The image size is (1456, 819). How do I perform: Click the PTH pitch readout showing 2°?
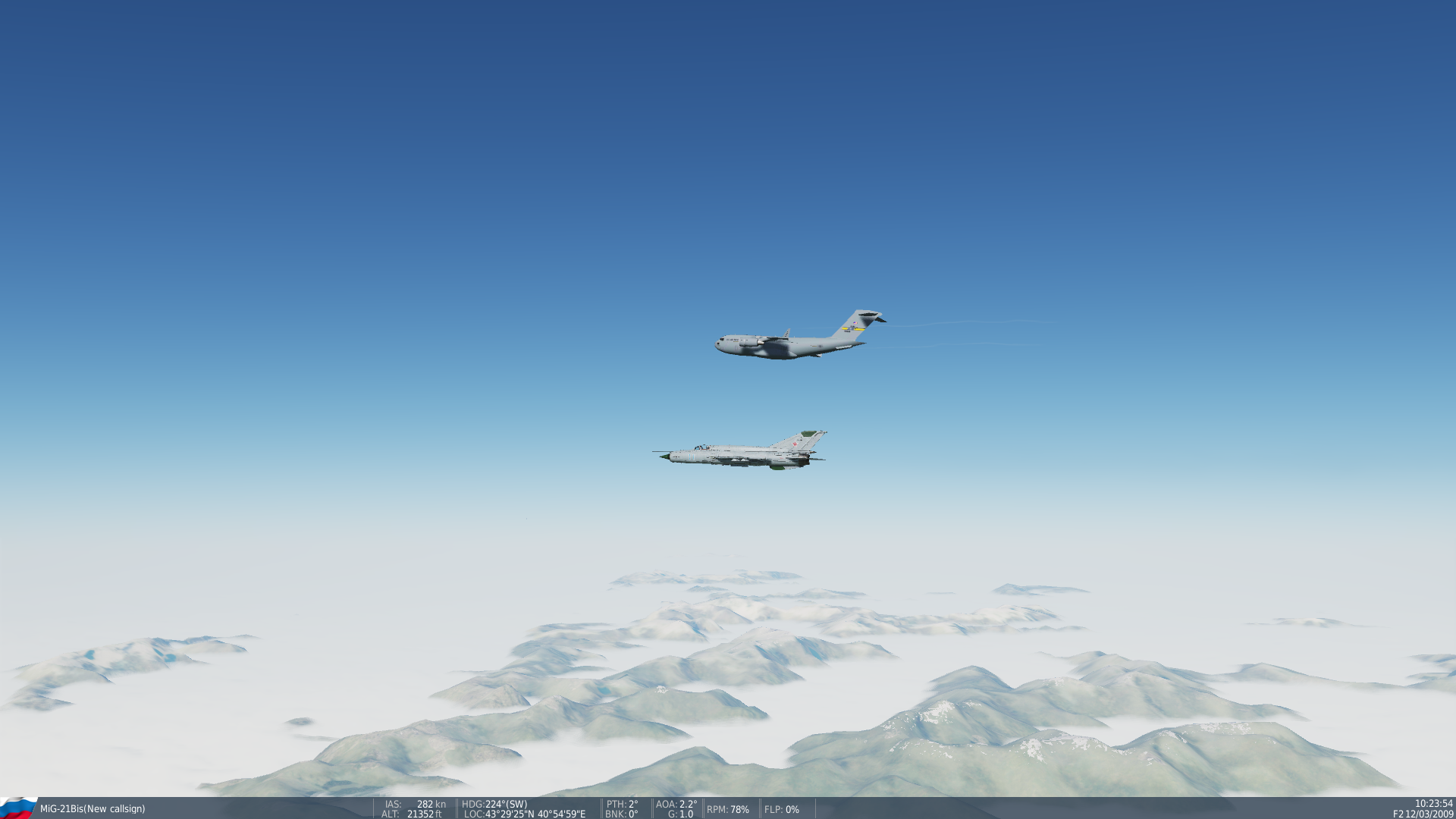622,803
